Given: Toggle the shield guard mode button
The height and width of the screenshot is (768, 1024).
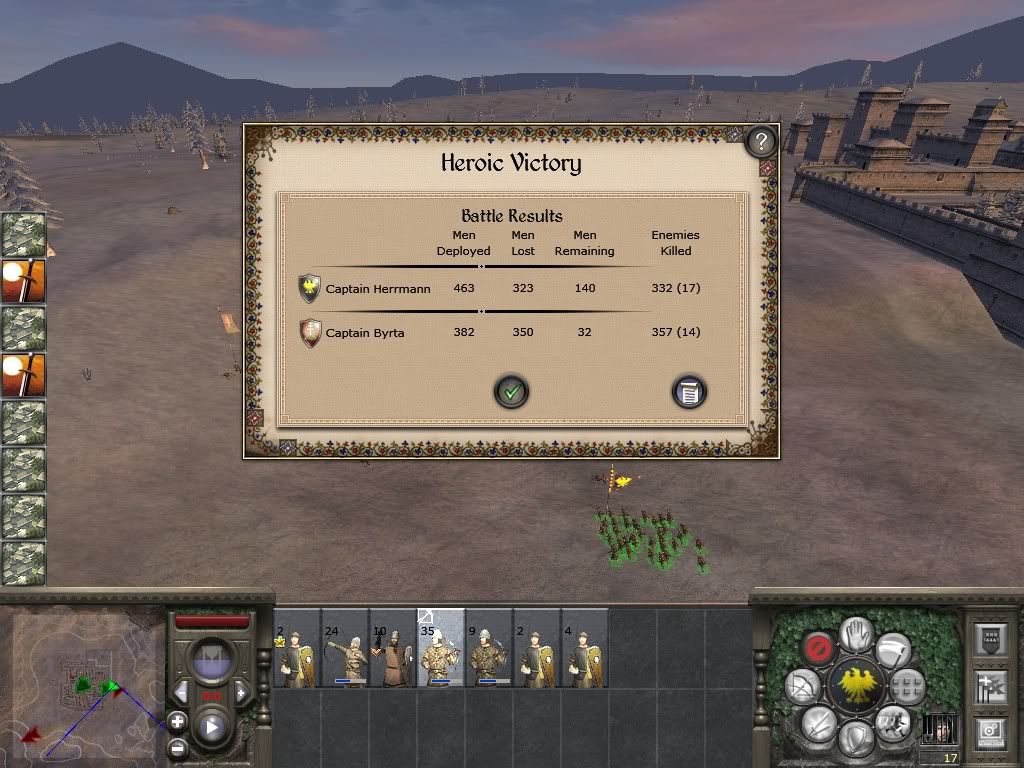Looking at the screenshot, I should (x=856, y=738).
